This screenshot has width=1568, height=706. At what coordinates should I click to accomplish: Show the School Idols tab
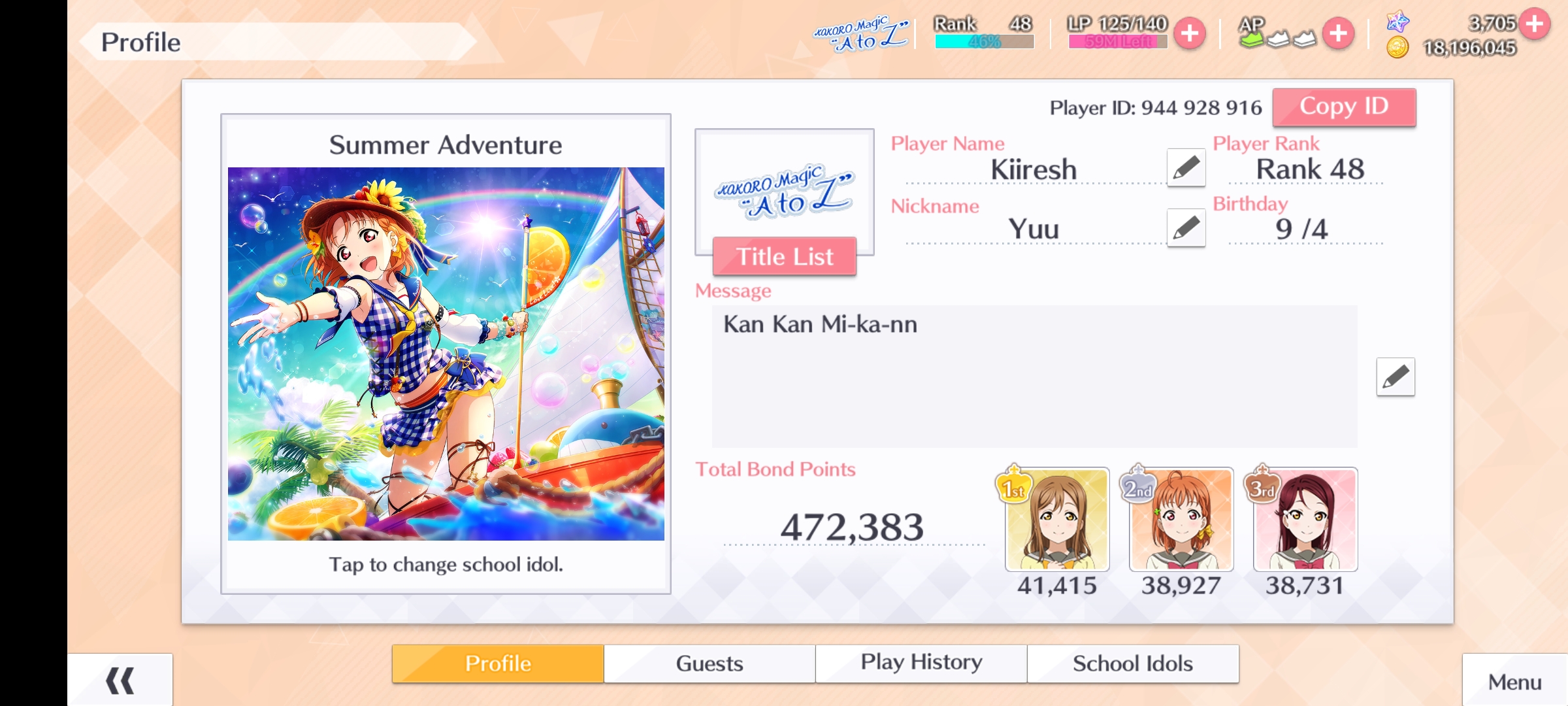tap(1133, 664)
